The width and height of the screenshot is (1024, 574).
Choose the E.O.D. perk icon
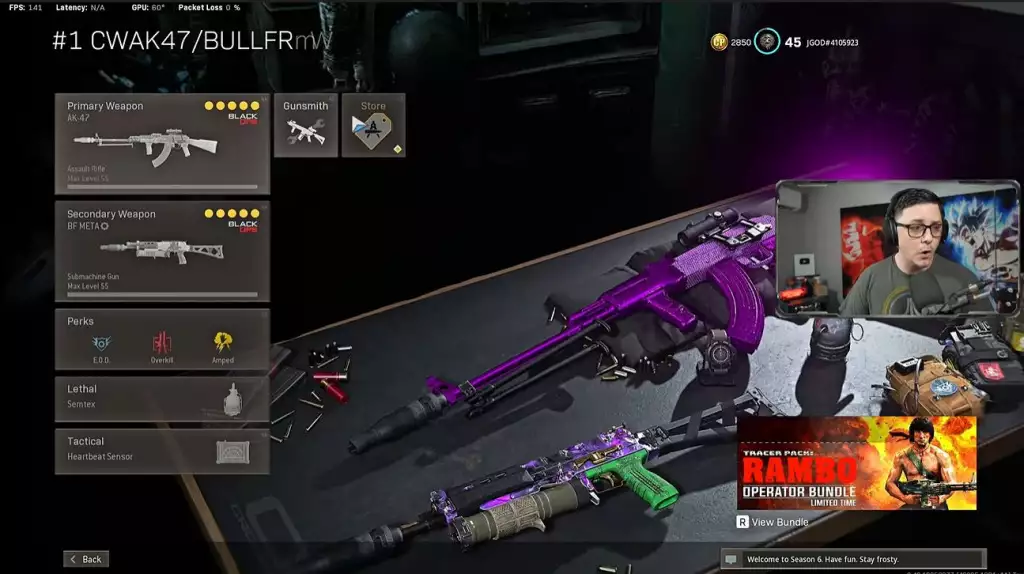point(101,342)
